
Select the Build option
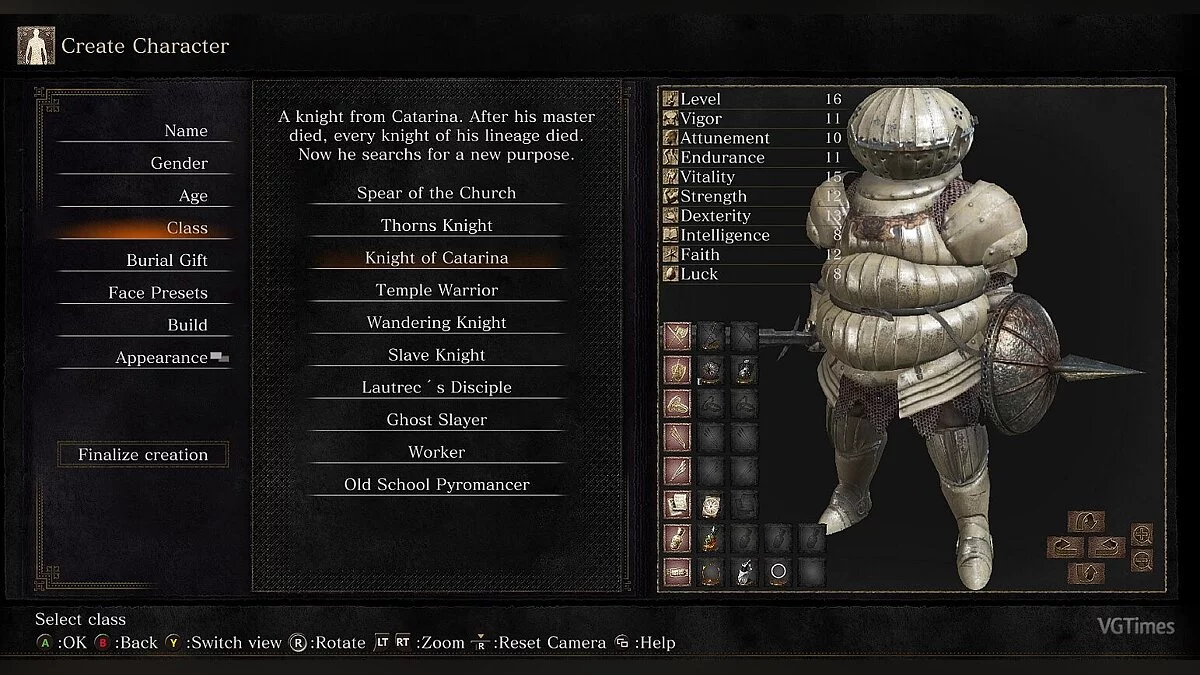[187, 325]
